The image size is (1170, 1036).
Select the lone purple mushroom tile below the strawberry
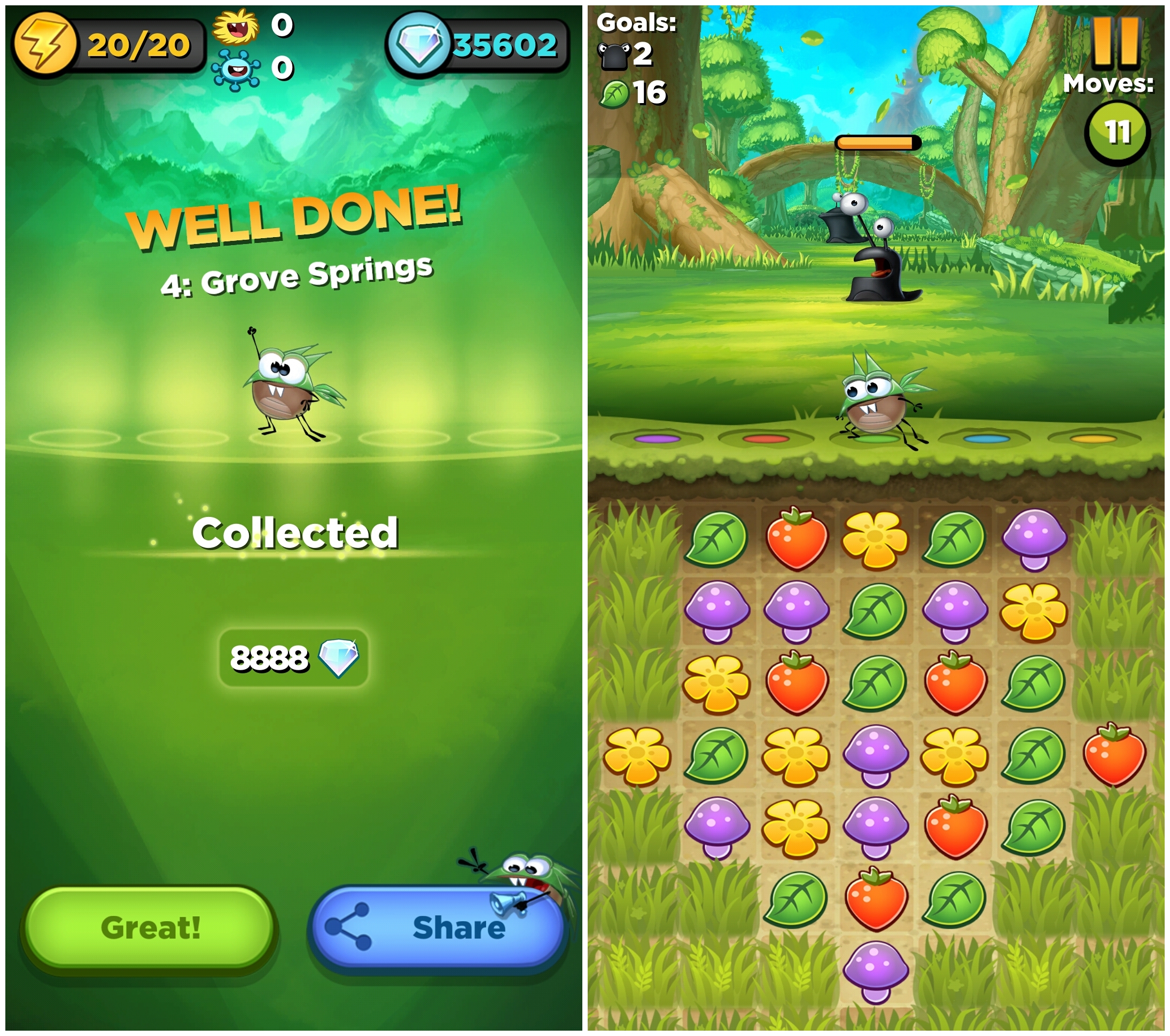[876, 971]
